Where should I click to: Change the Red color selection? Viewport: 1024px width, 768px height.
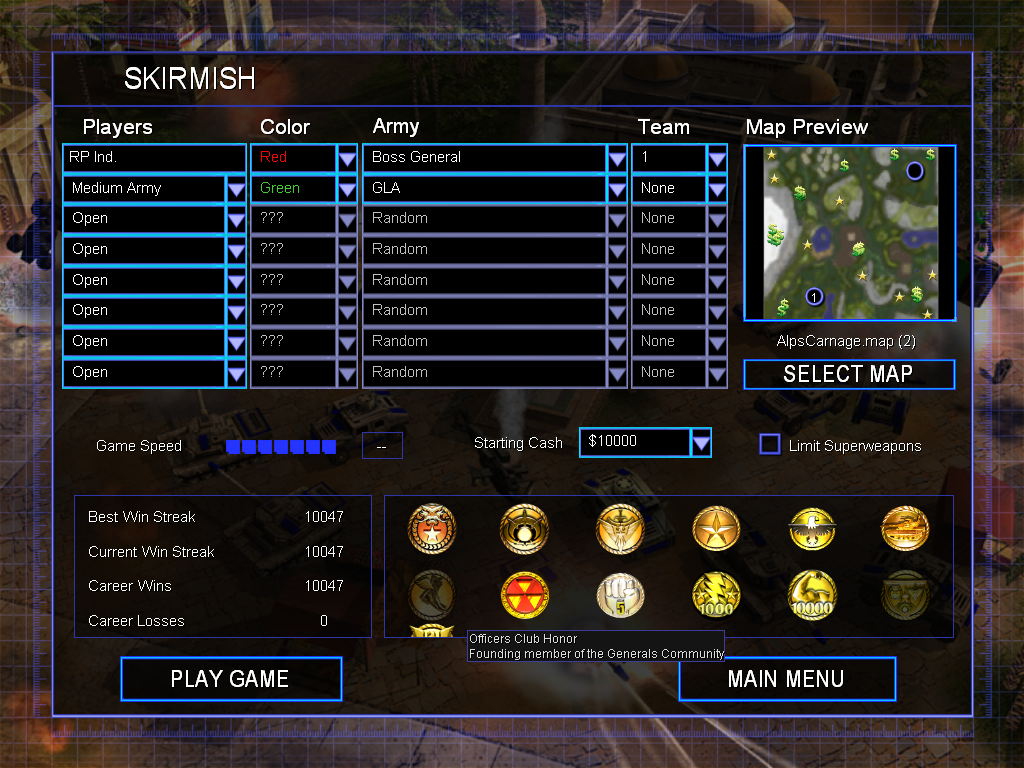347,157
